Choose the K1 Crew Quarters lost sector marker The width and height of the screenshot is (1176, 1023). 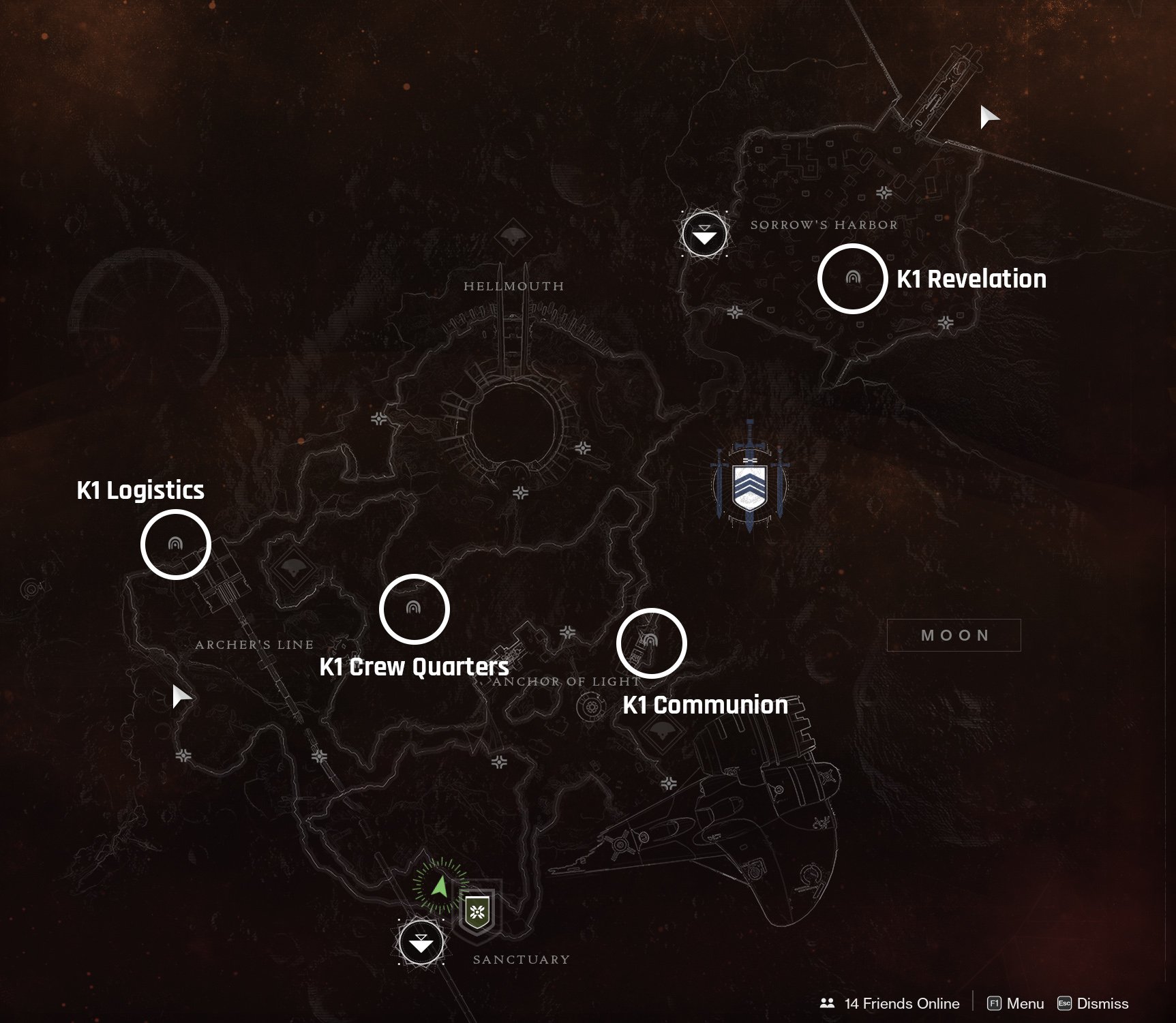(413, 608)
